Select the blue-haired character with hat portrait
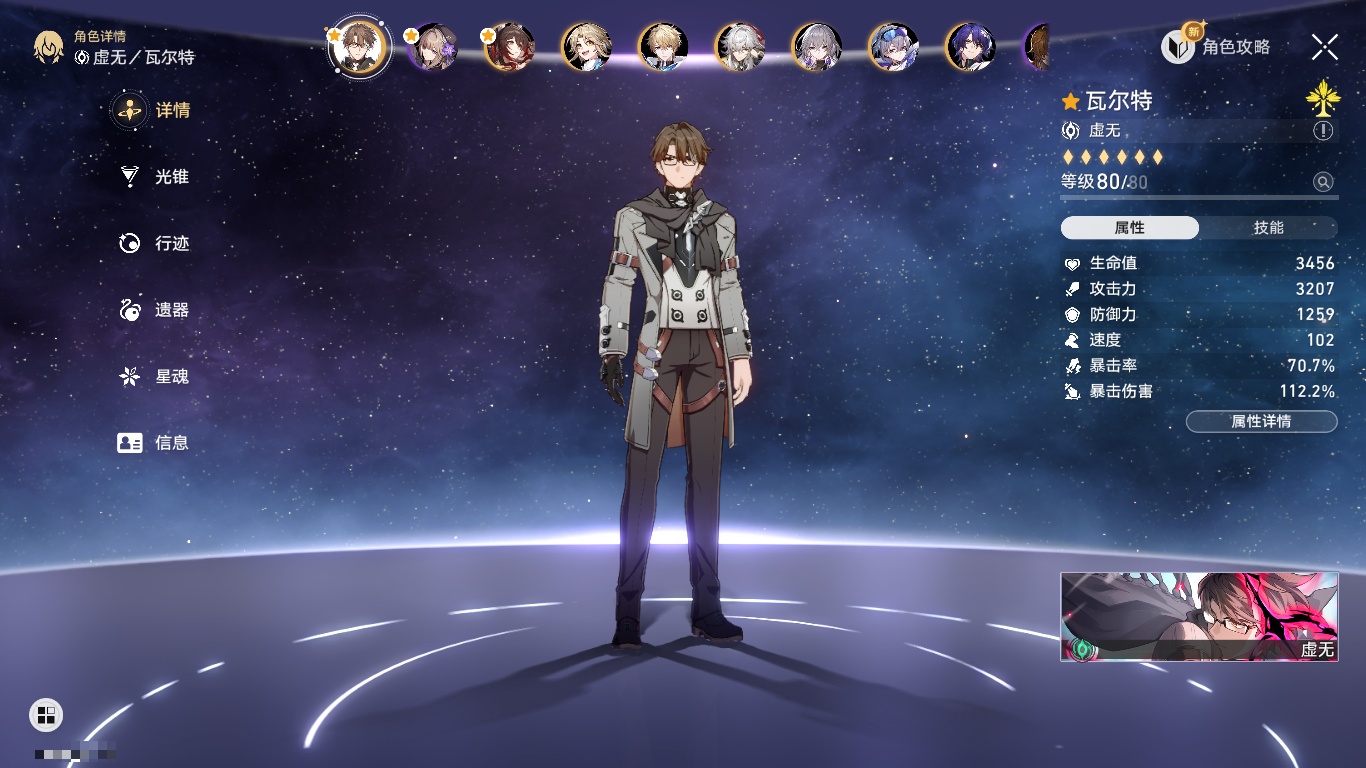Screen dimensions: 1366x768 coord(893,47)
